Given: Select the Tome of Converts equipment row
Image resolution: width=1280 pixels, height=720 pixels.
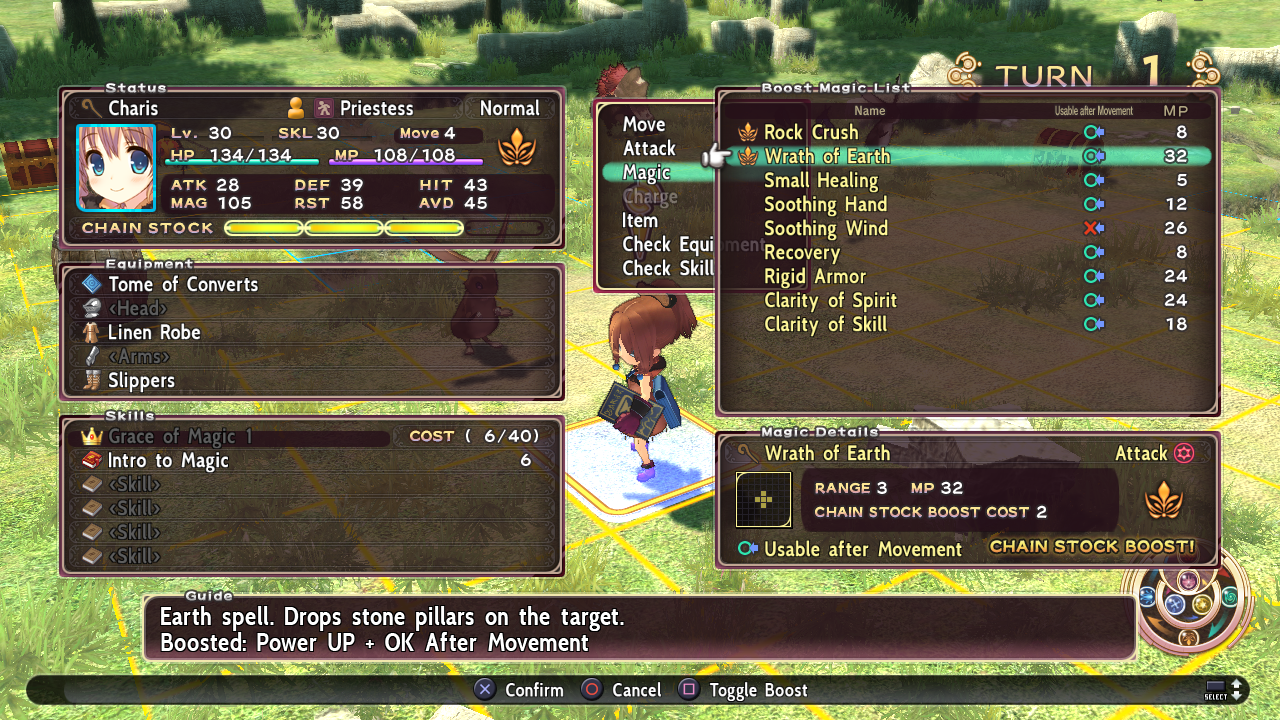Looking at the screenshot, I should [183, 285].
